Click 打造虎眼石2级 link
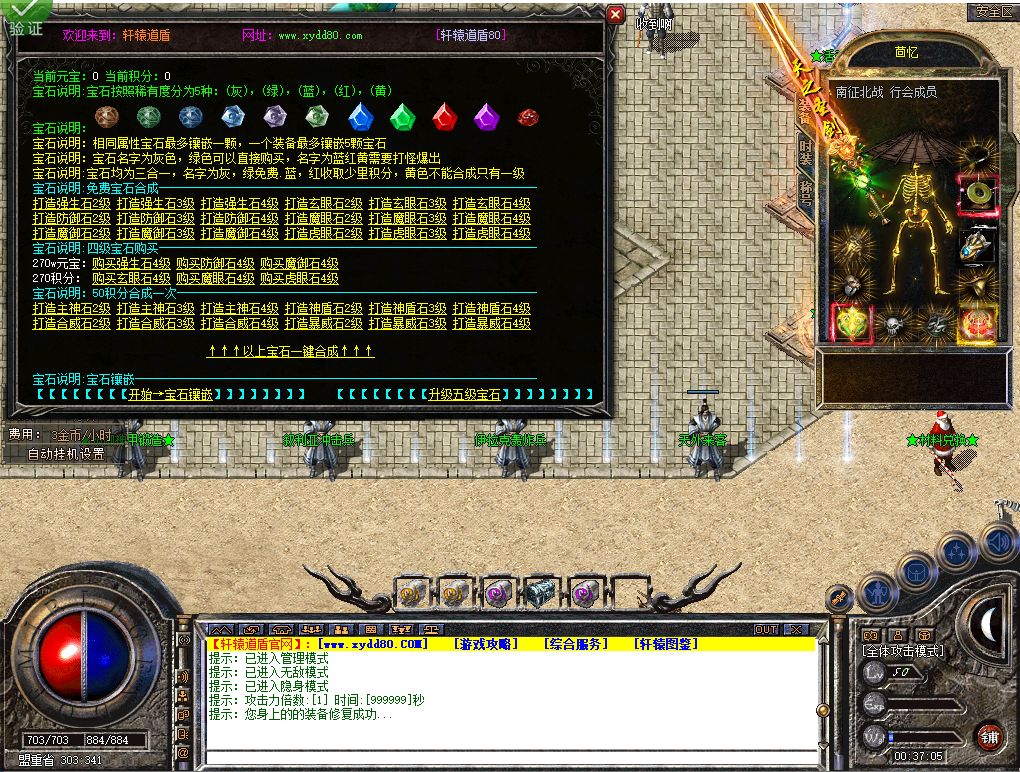The image size is (1020, 772). click(x=323, y=234)
